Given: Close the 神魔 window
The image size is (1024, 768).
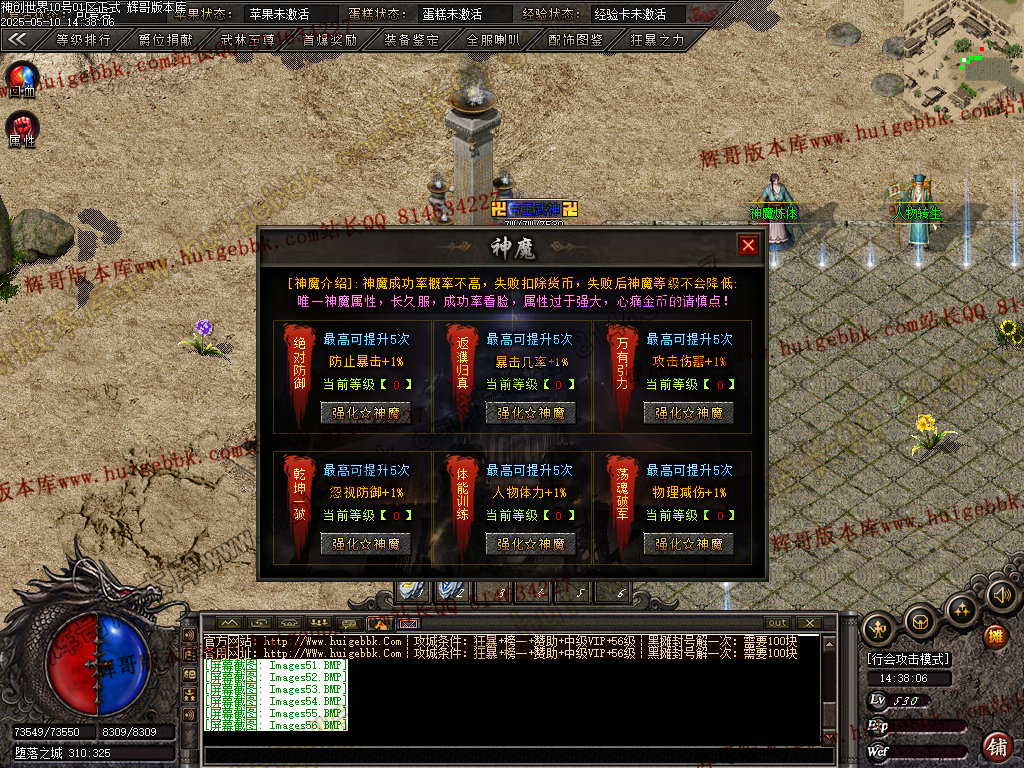Looking at the screenshot, I should pyautogui.click(x=748, y=245).
